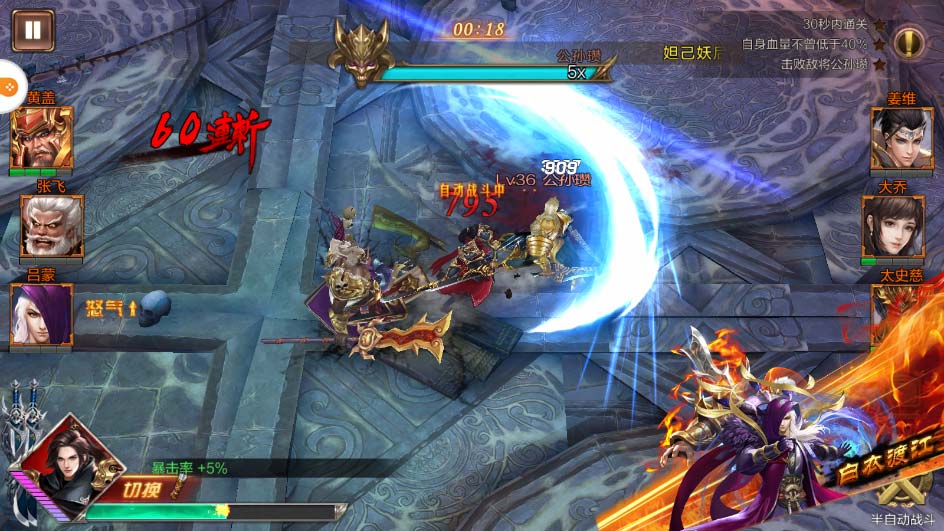Choose the 吕蒙 hero portrait

(41, 313)
